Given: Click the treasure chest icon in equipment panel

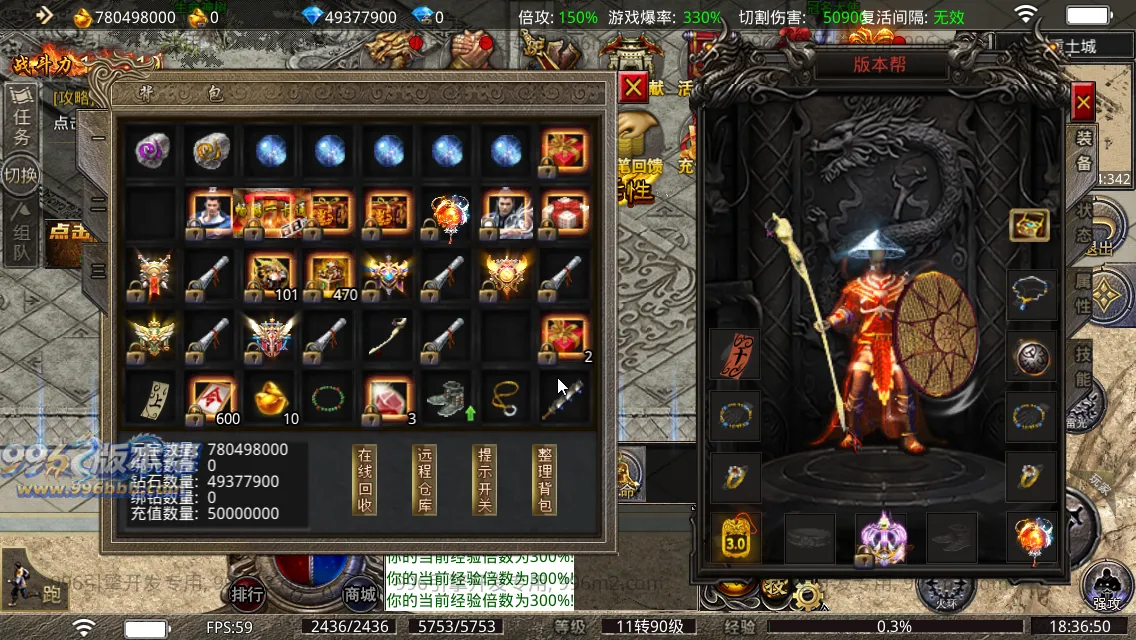Looking at the screenshot, I should click(1029, 224).
